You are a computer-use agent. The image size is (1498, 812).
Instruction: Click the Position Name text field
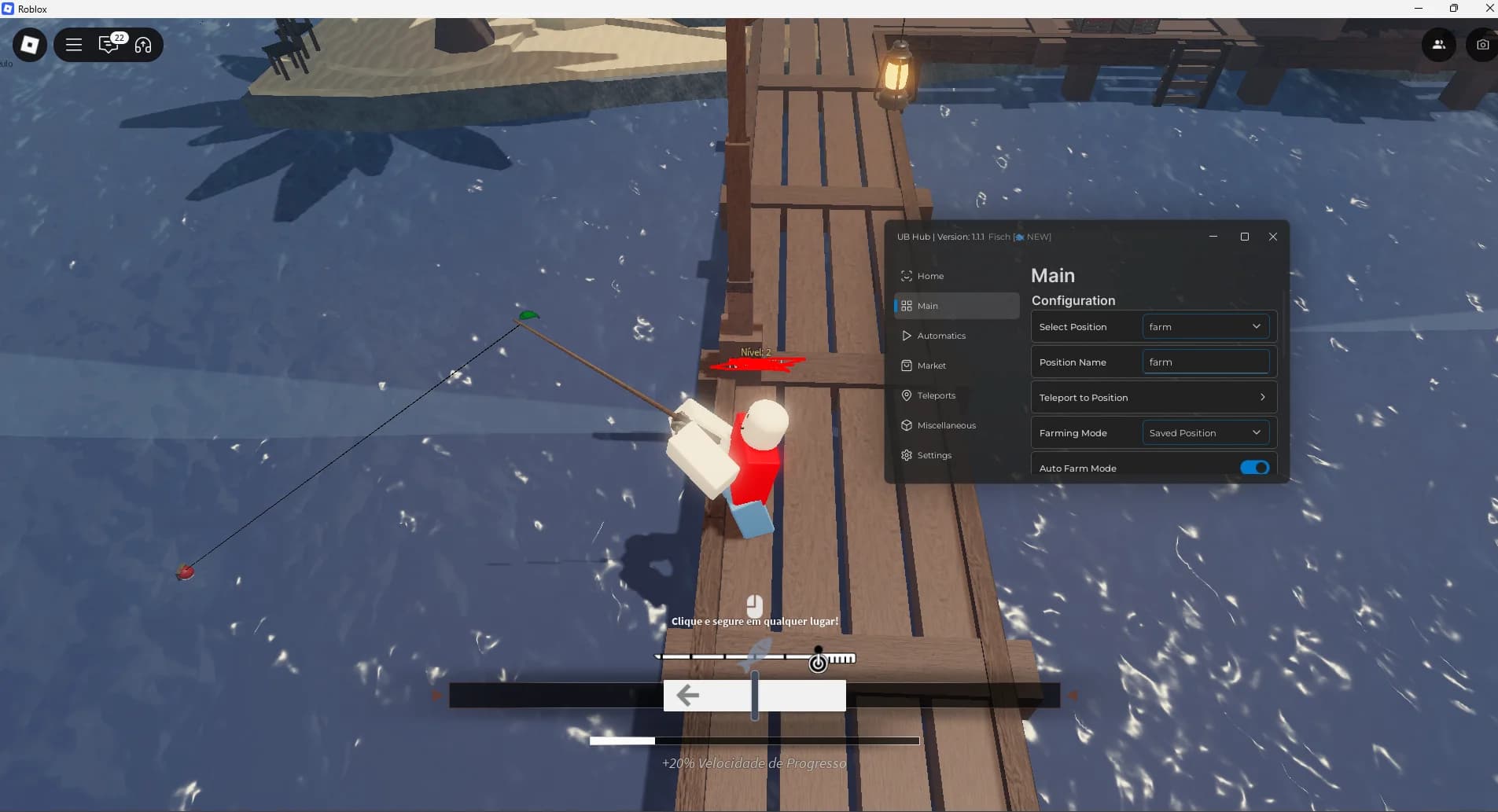pyautogui.click(x=1205, y=362)
